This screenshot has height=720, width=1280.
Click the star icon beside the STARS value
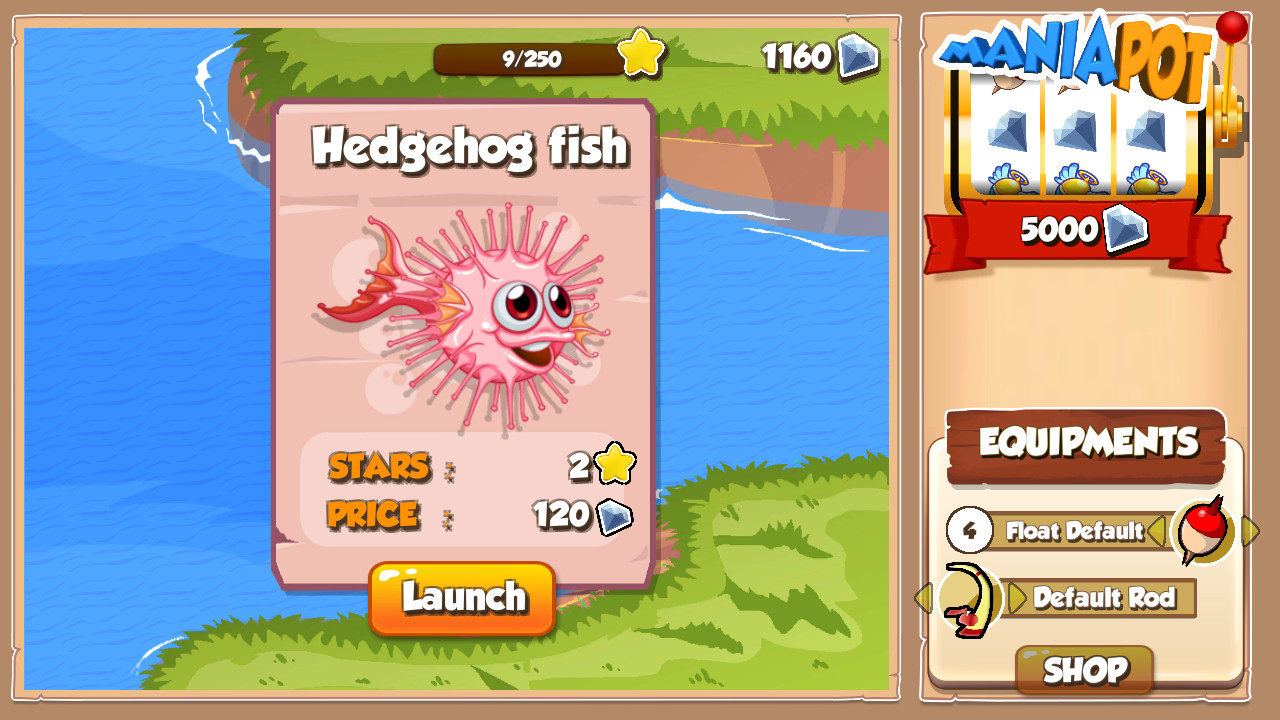pyautogui.click(x=613, y=463)
